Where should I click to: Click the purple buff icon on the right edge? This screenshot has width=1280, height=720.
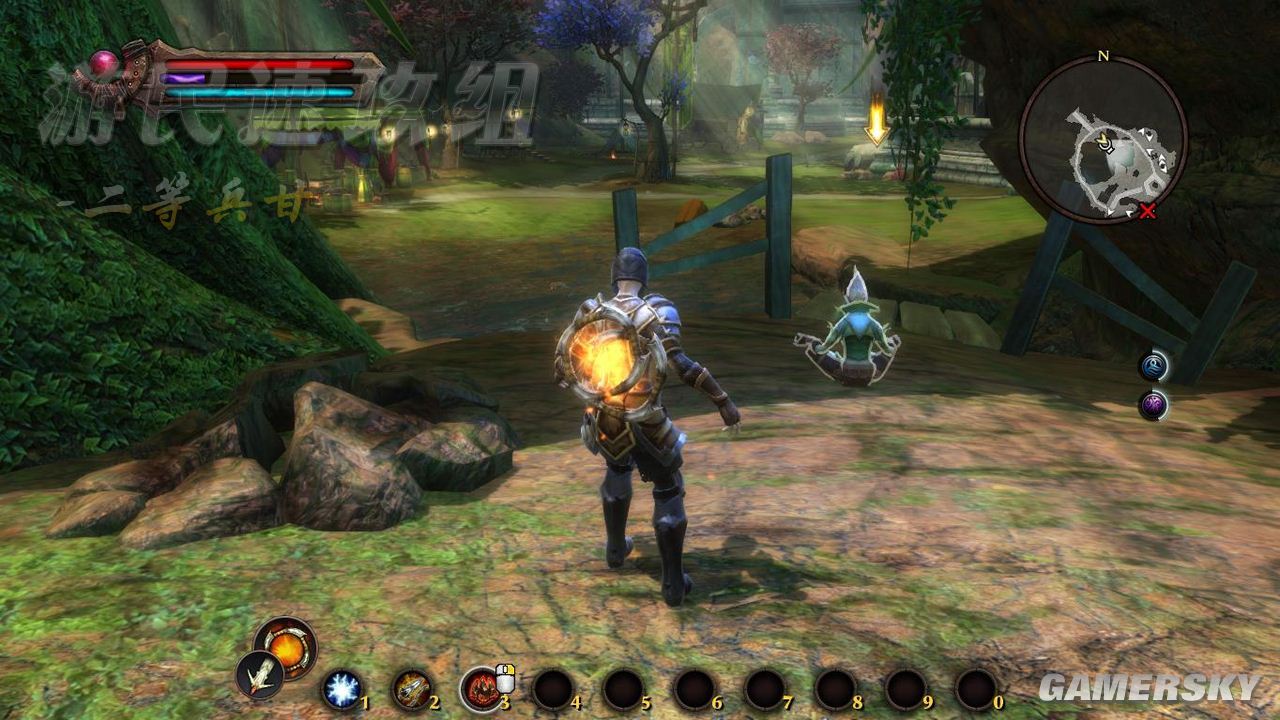click(1155, 404)
